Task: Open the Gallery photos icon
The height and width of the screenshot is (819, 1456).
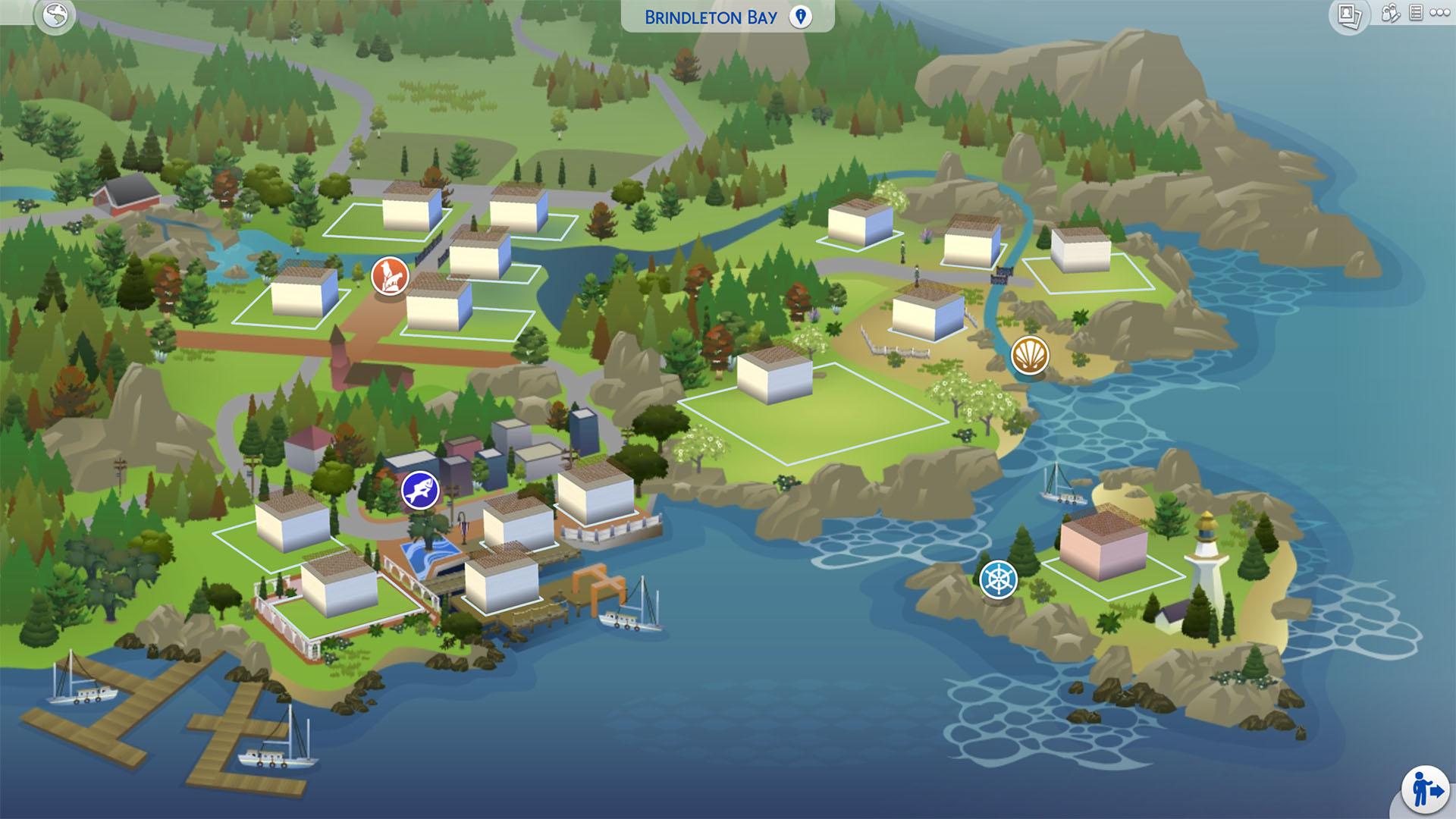Action: [1349, 16]
